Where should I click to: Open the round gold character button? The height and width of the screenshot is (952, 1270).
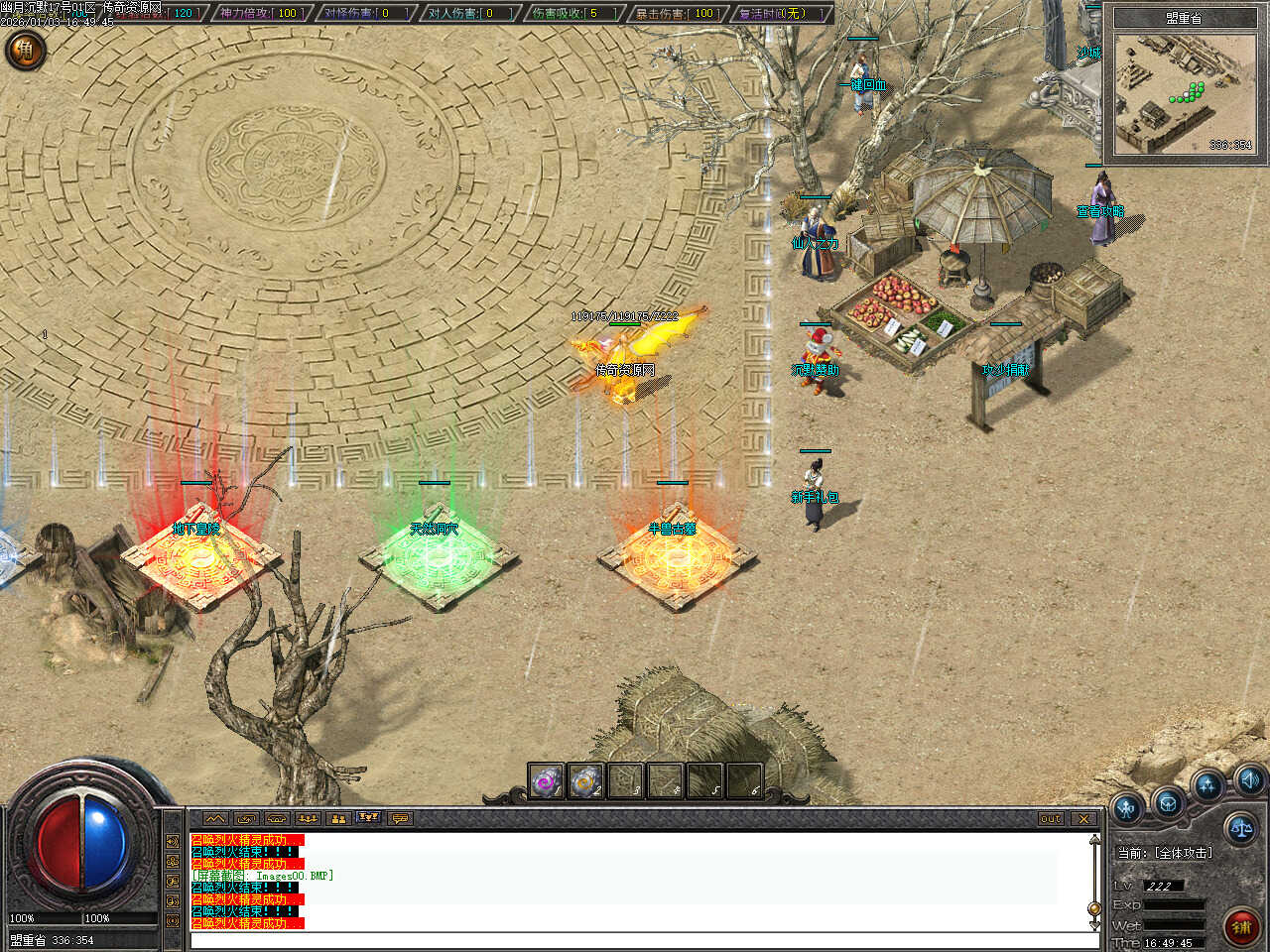click(x=25, y=50)
